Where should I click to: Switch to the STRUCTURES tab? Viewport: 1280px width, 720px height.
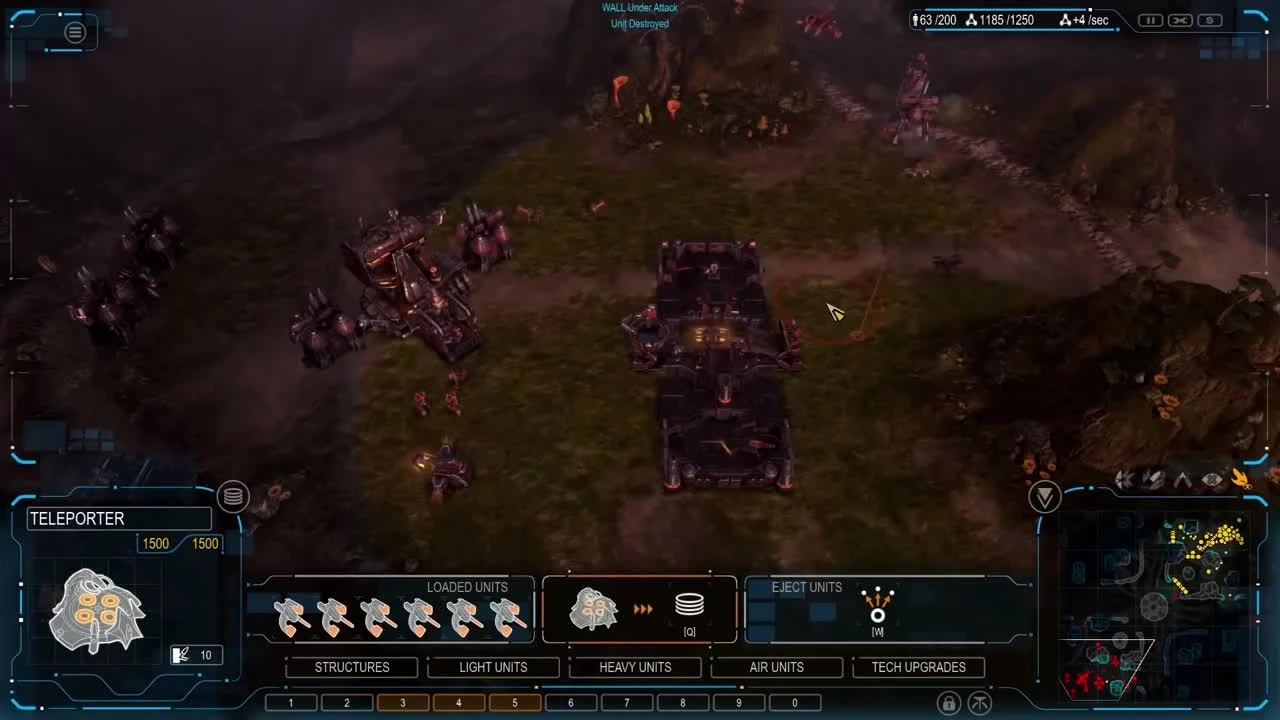click(352, 667)
